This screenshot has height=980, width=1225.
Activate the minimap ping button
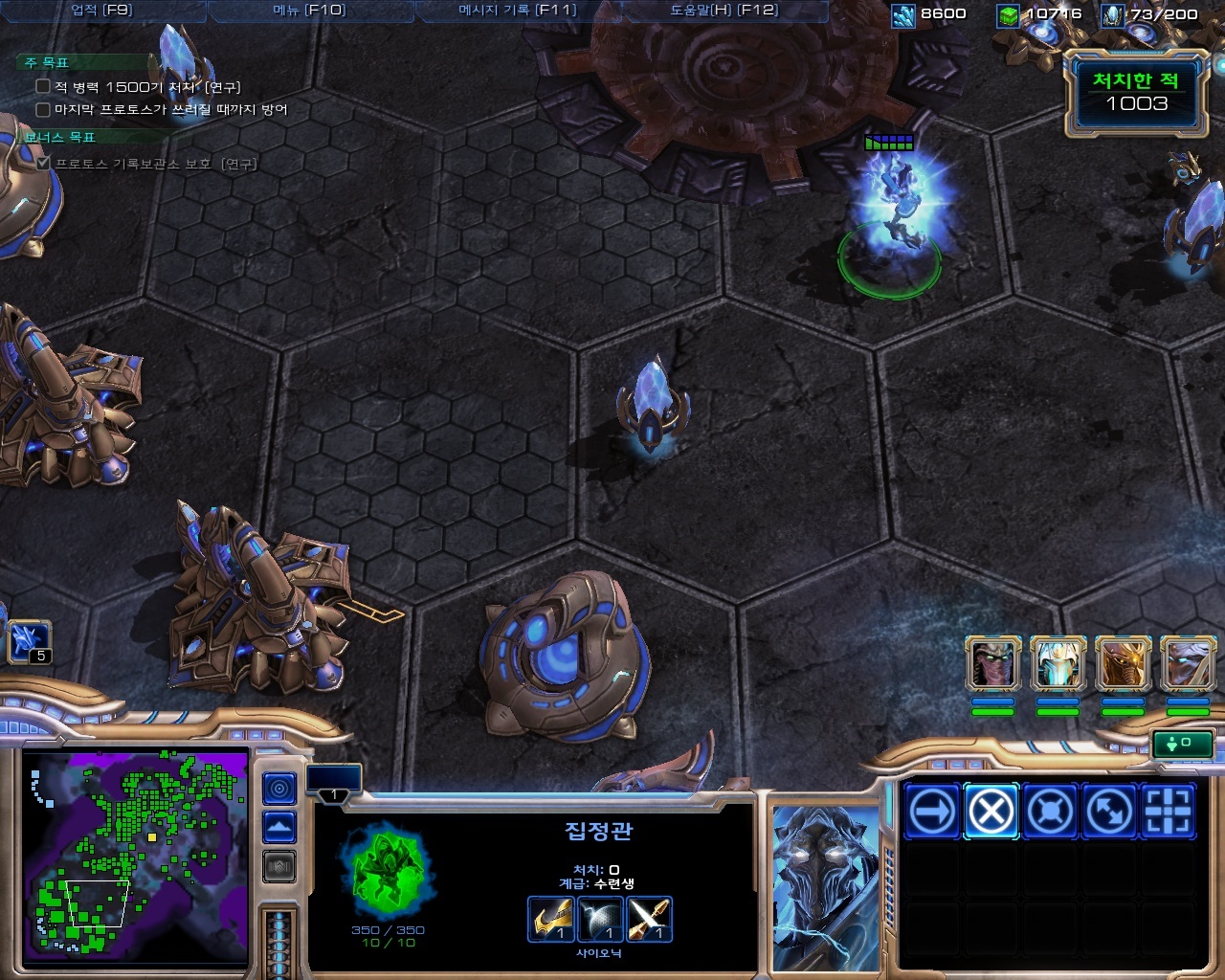coord(279,789)
